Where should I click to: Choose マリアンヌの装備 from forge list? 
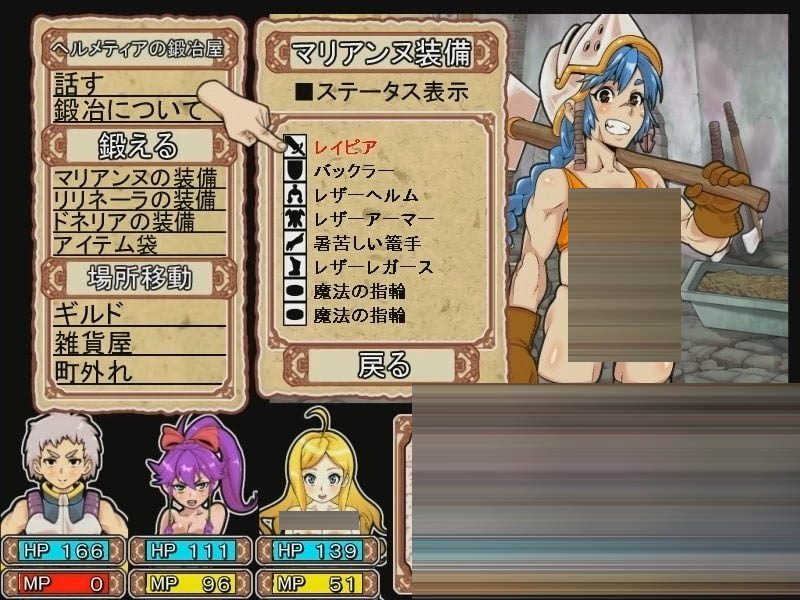137,179
